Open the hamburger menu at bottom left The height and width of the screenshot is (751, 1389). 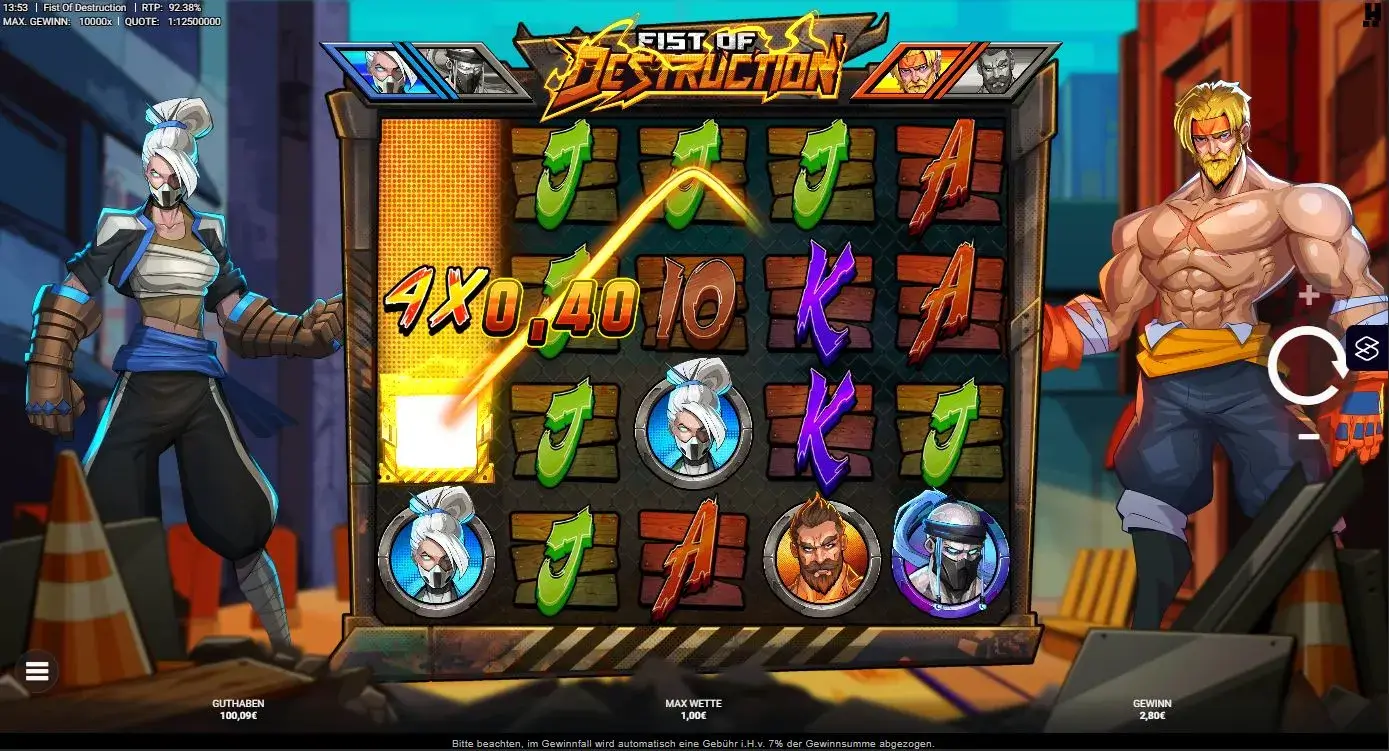37,670
